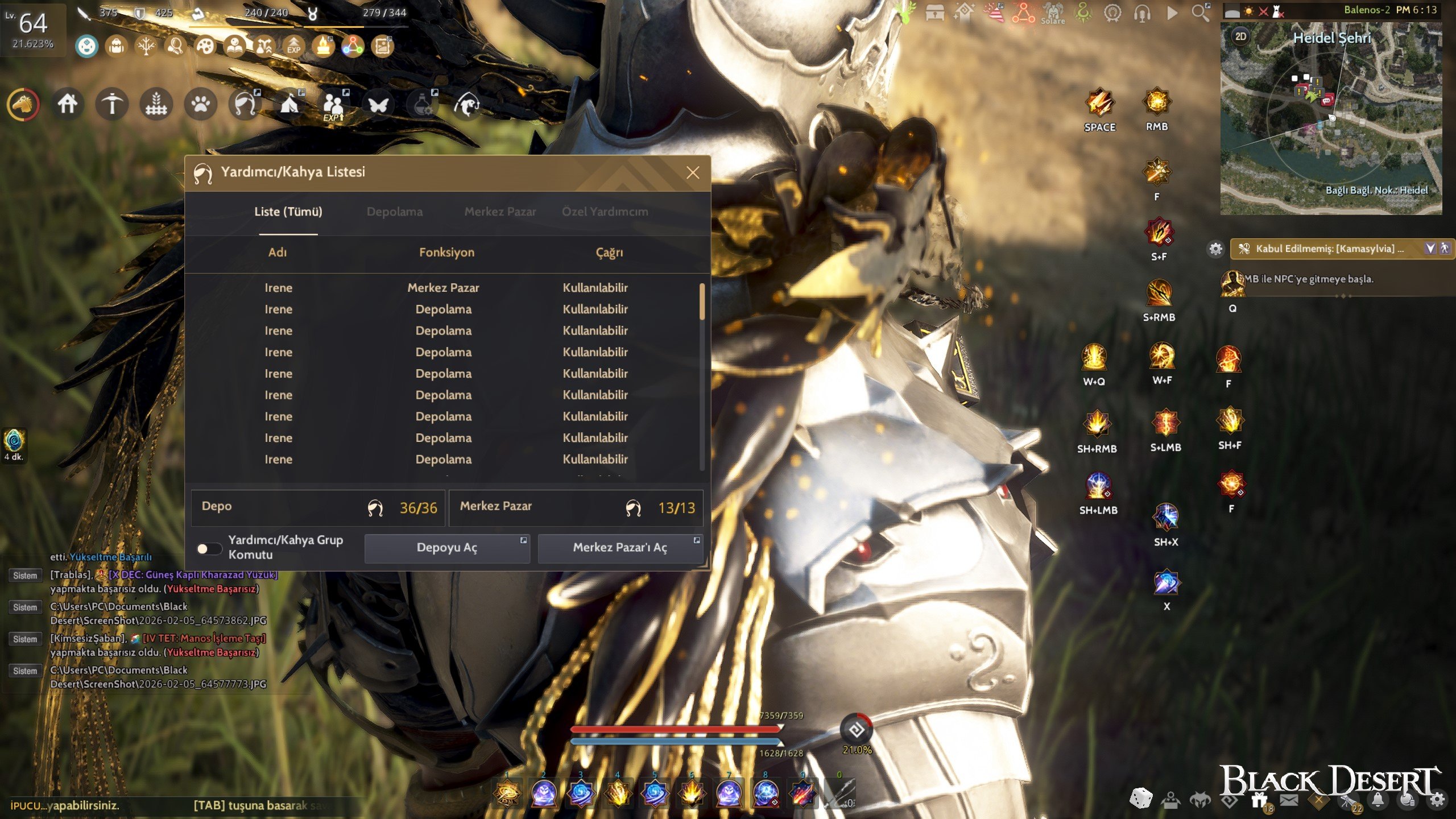The width and height of the screenshot is (1456, 819).
Task: Switch to the Depolama tab
Action: click(x=395, y=212)
